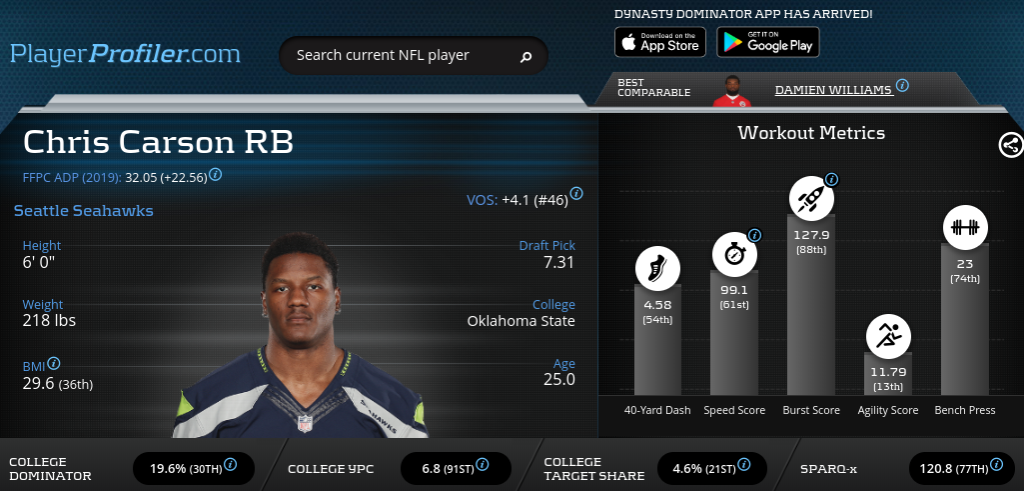Click the BMI info icon
This screenshot has height=491, width=1024.
pos(54,364)
